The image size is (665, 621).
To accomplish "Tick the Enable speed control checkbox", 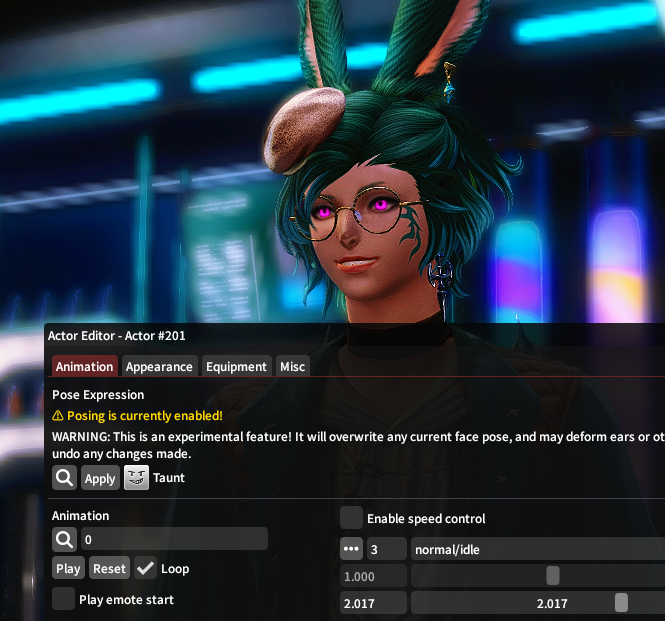I will click(351, 518).
